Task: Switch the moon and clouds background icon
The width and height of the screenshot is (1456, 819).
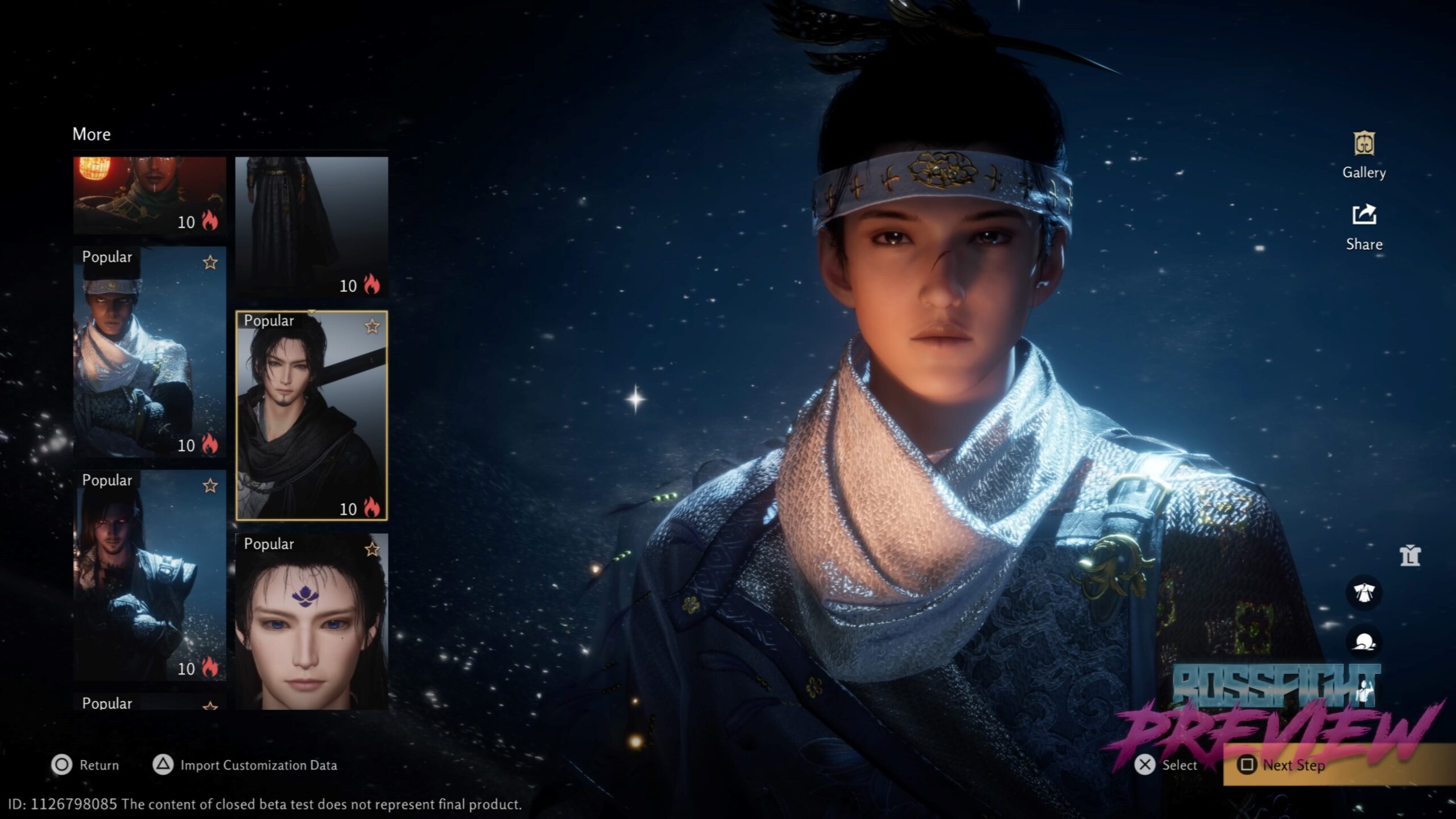Action: pos(1363,643)
